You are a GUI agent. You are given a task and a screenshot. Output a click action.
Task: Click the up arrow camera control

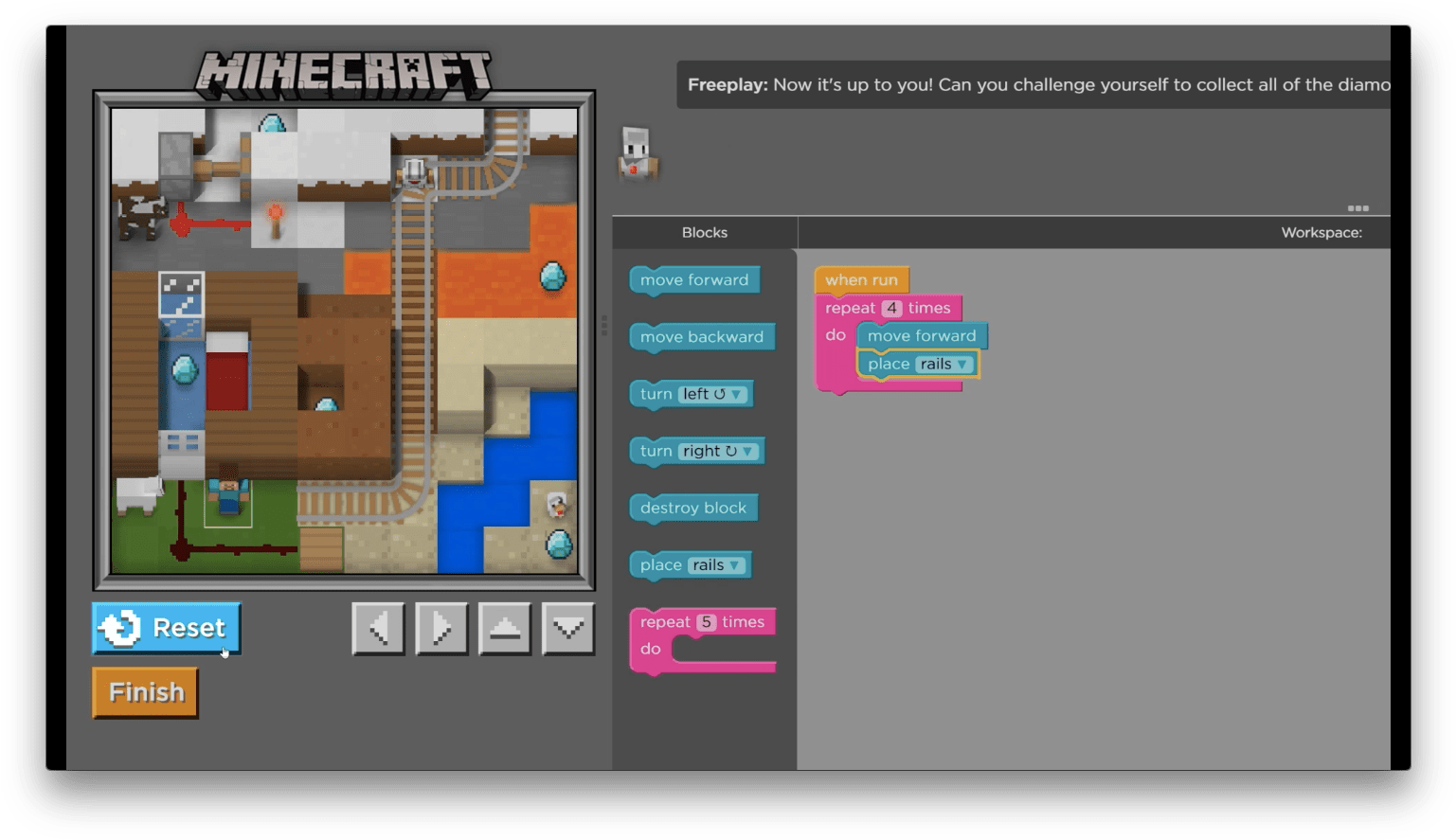coord(504,628)
